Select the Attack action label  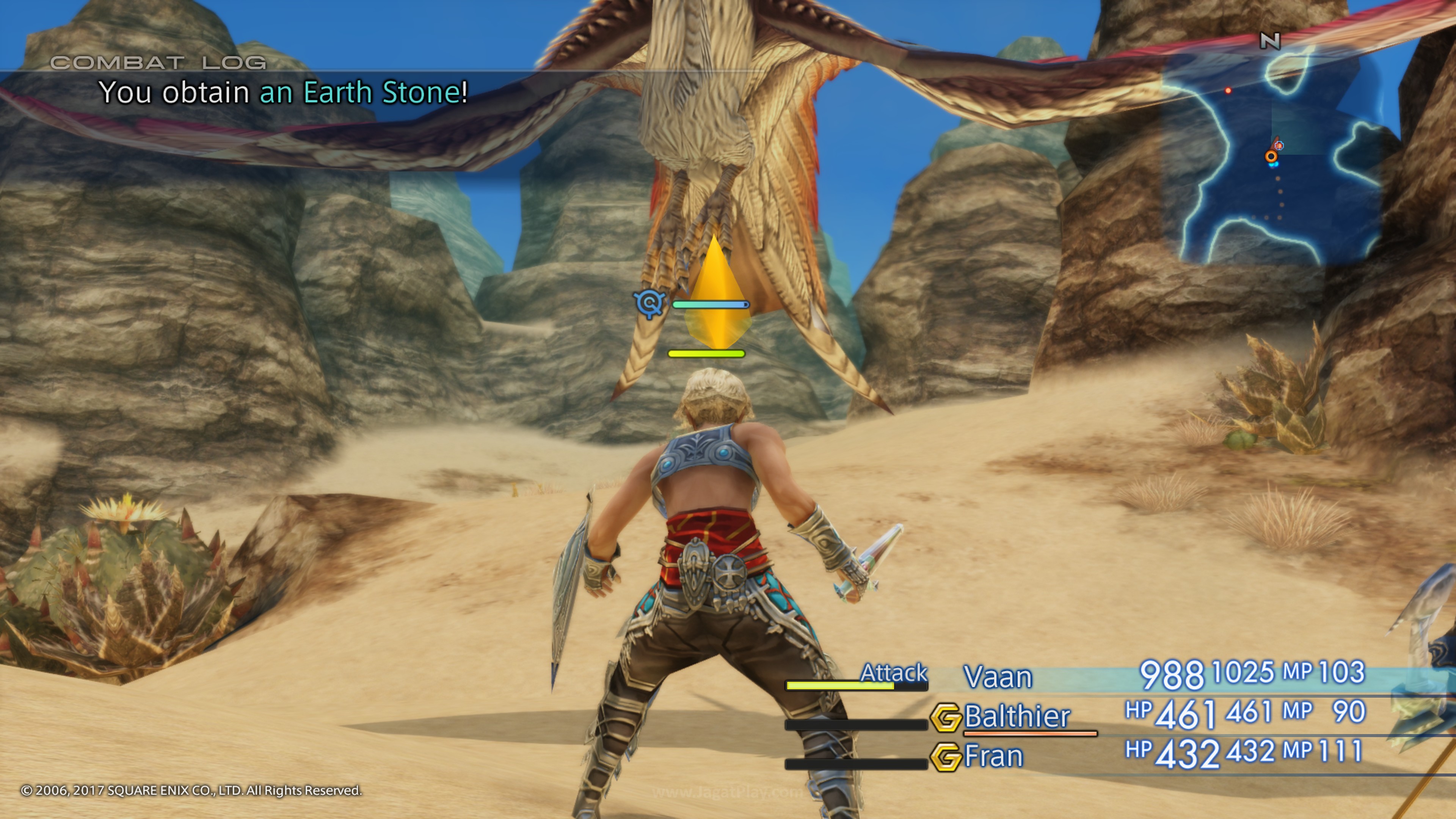(893, 673)
